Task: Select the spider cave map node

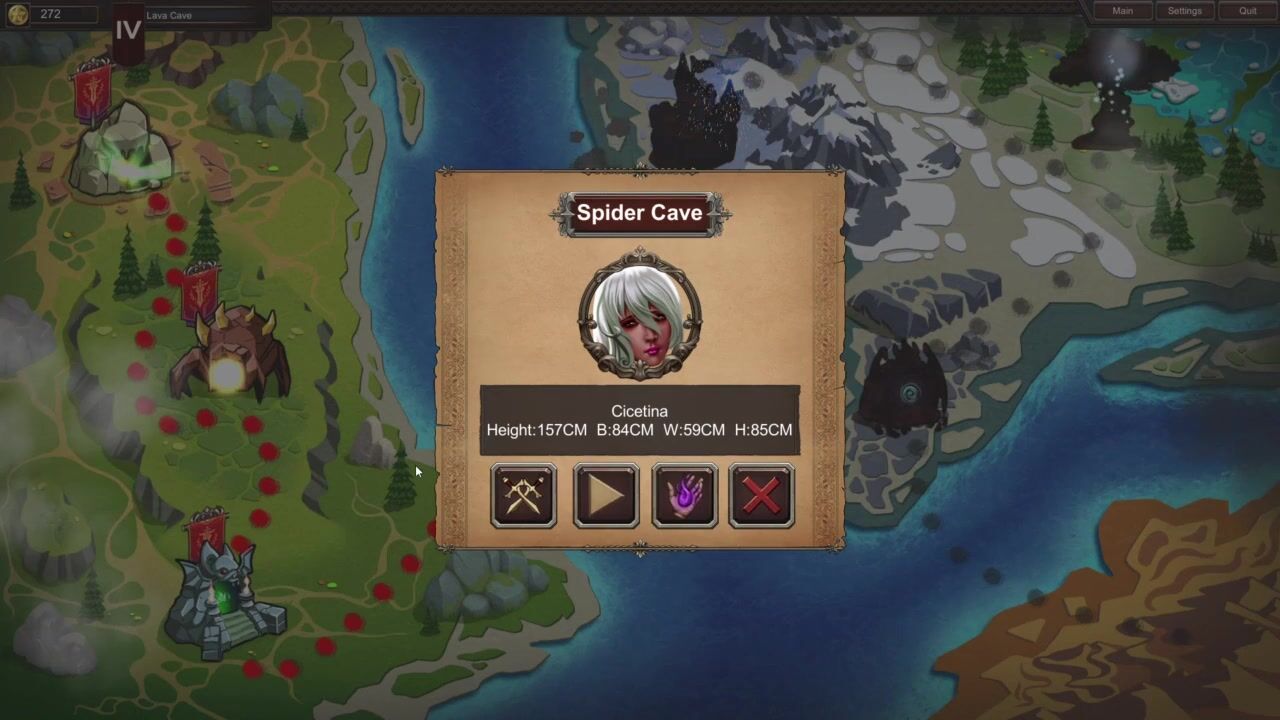Action: click(x=230, y=355)
